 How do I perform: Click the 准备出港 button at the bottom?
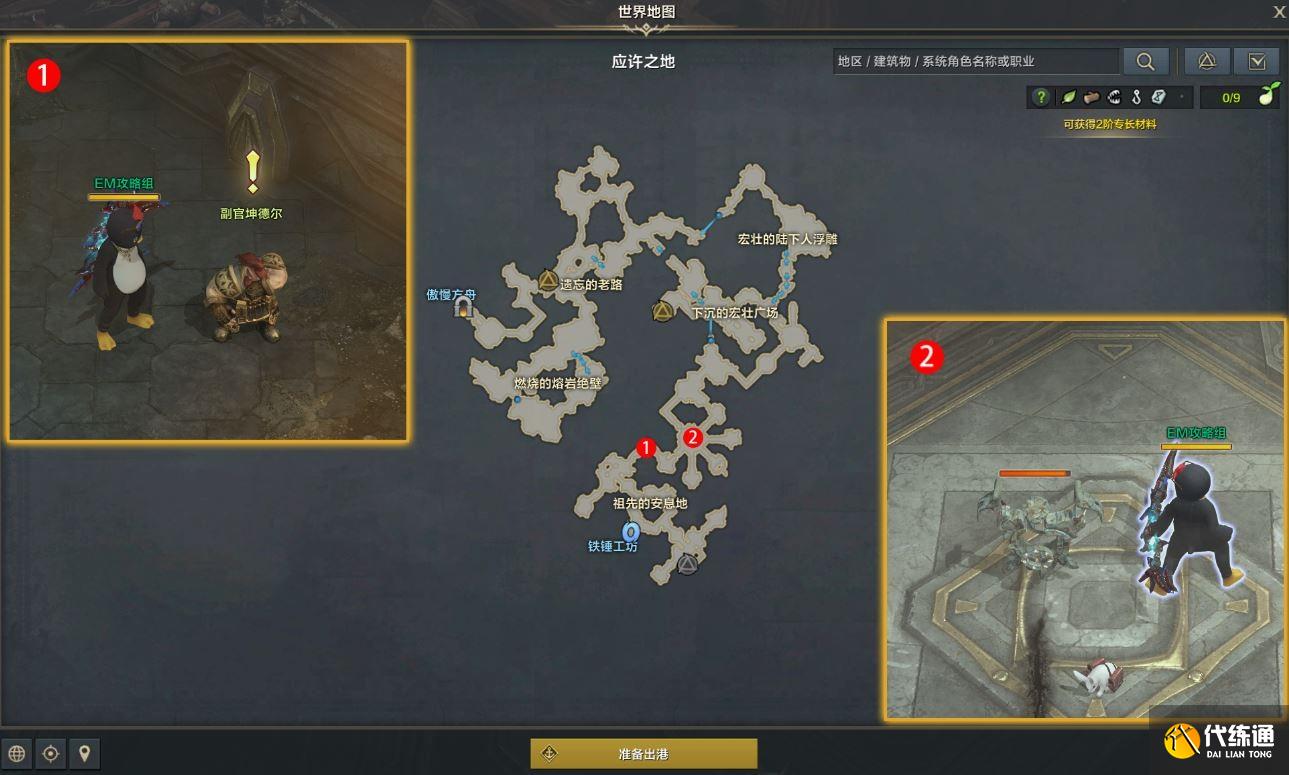pyautogui.click(x=644, y=753)
